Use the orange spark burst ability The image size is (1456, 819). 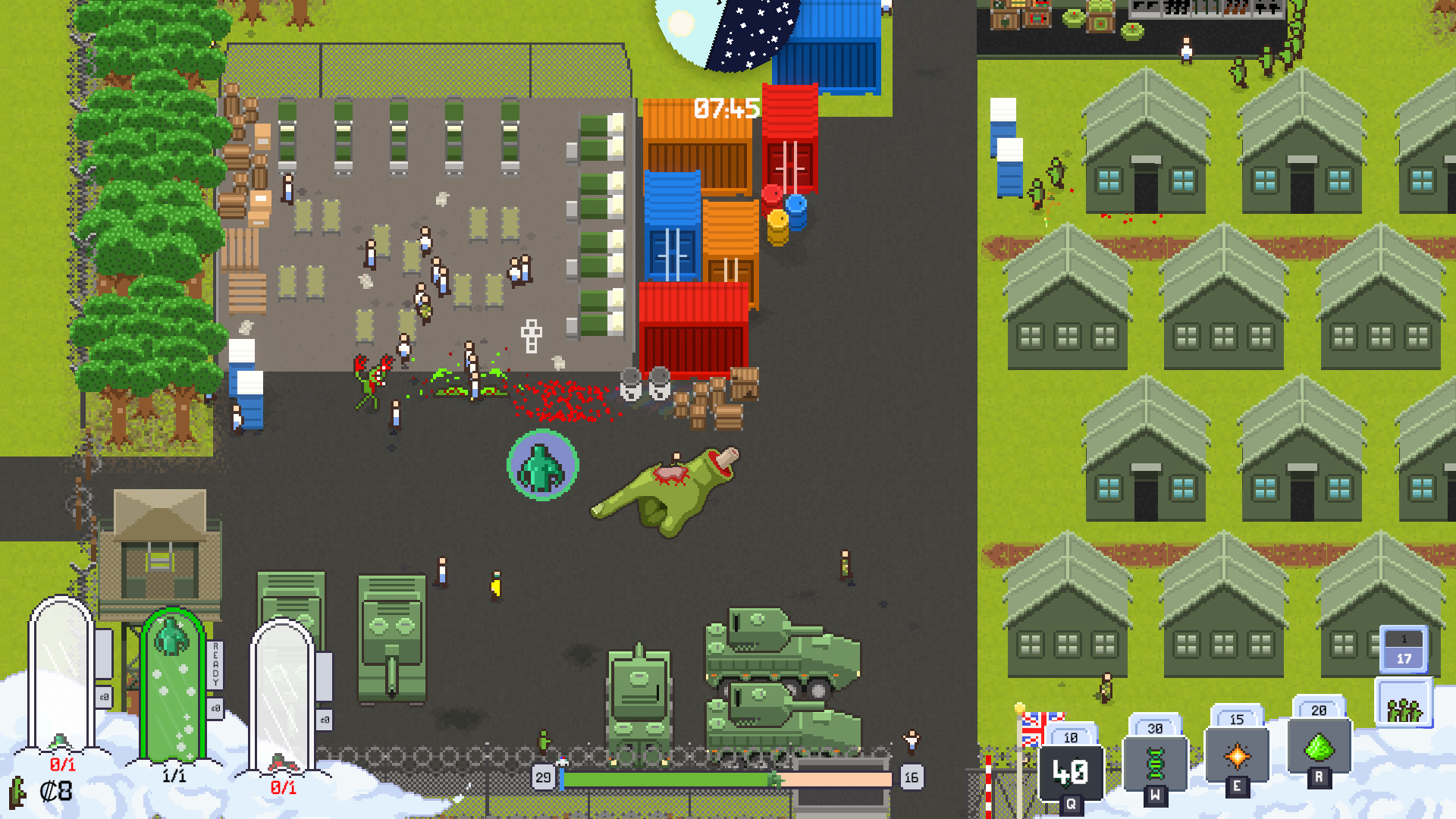click(x=1237, y=755)
